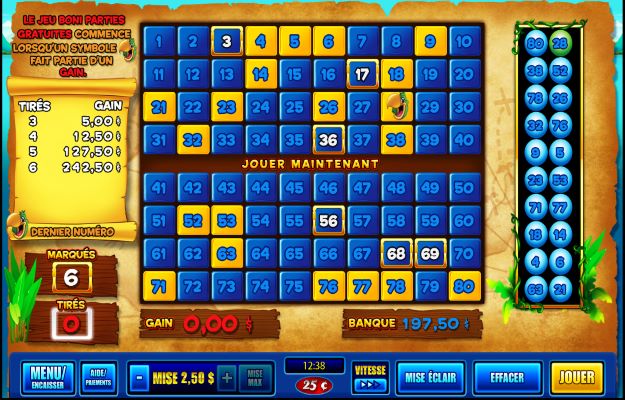Image resolution: width=625 pixels, height=400 pixels.
Task: Clear the picks with EFFACER
Action: point(506,378)
